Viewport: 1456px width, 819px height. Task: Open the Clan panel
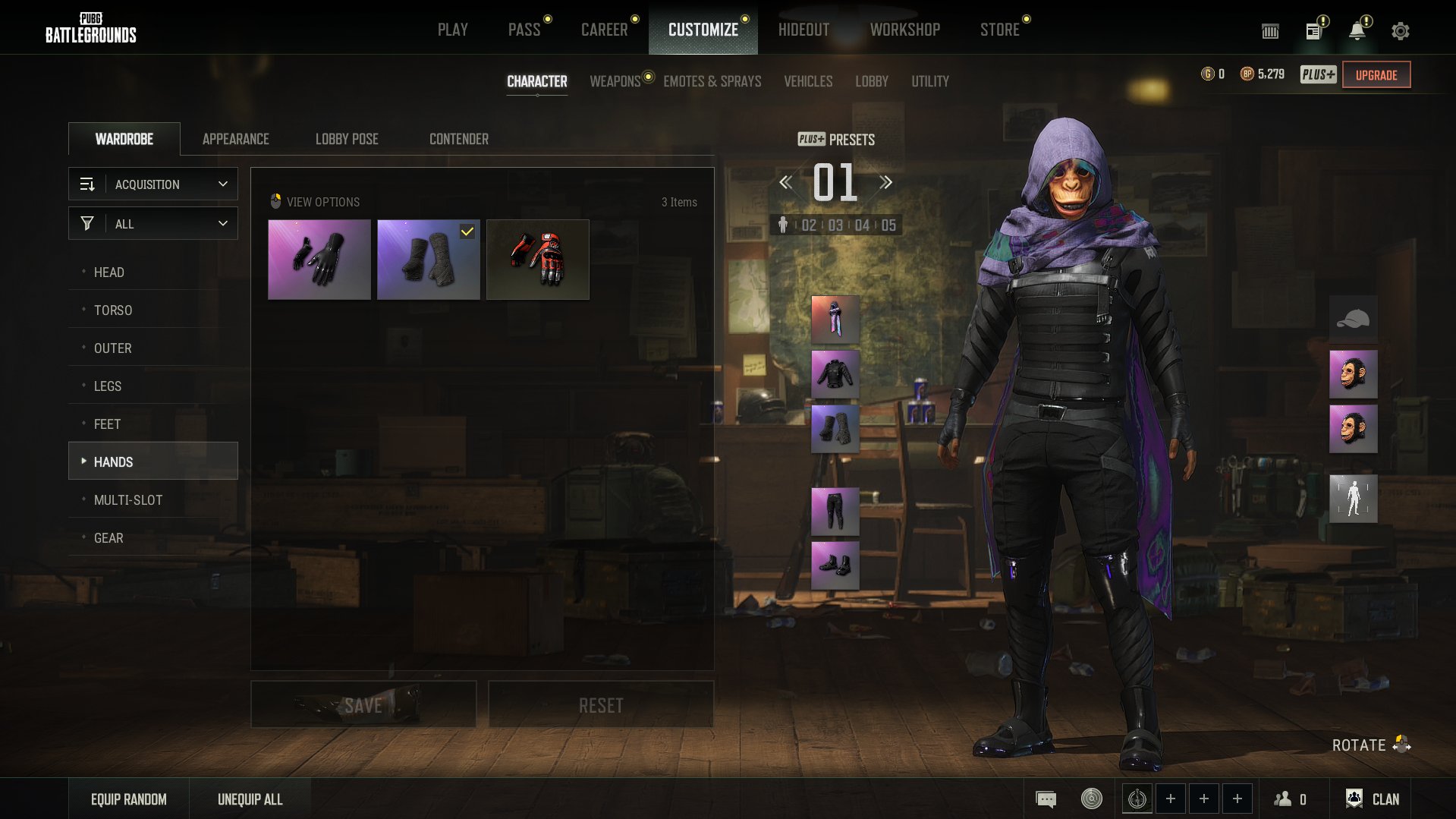point(1373,799)
